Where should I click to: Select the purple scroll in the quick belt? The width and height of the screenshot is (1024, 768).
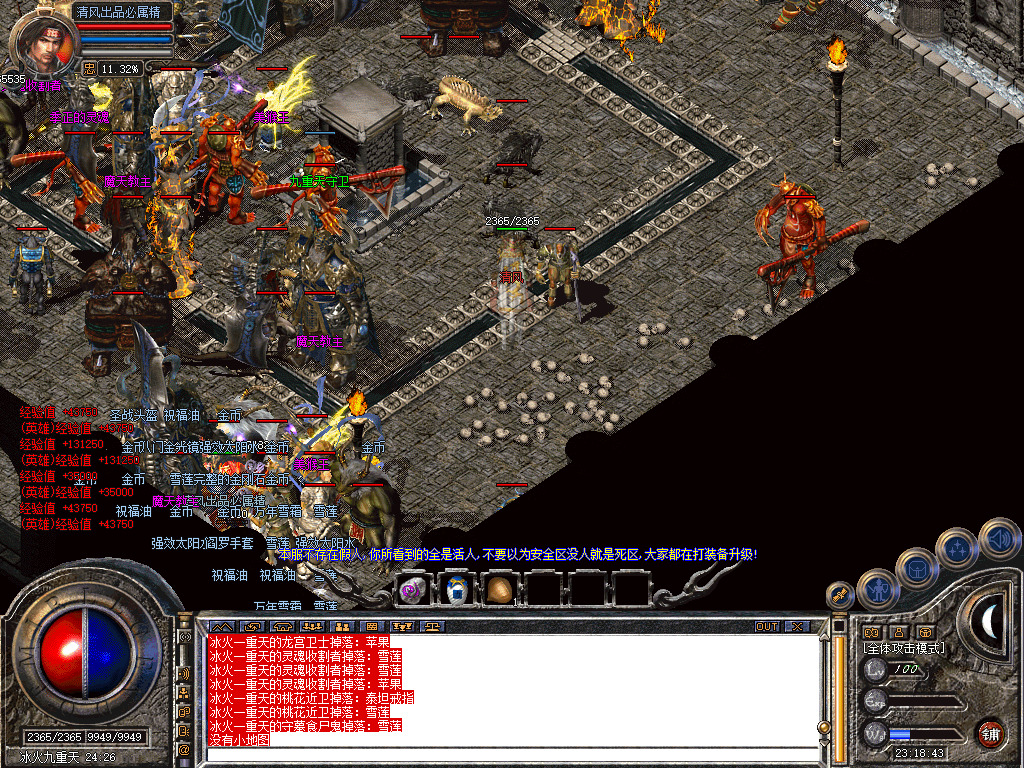[x=412, y=589]
